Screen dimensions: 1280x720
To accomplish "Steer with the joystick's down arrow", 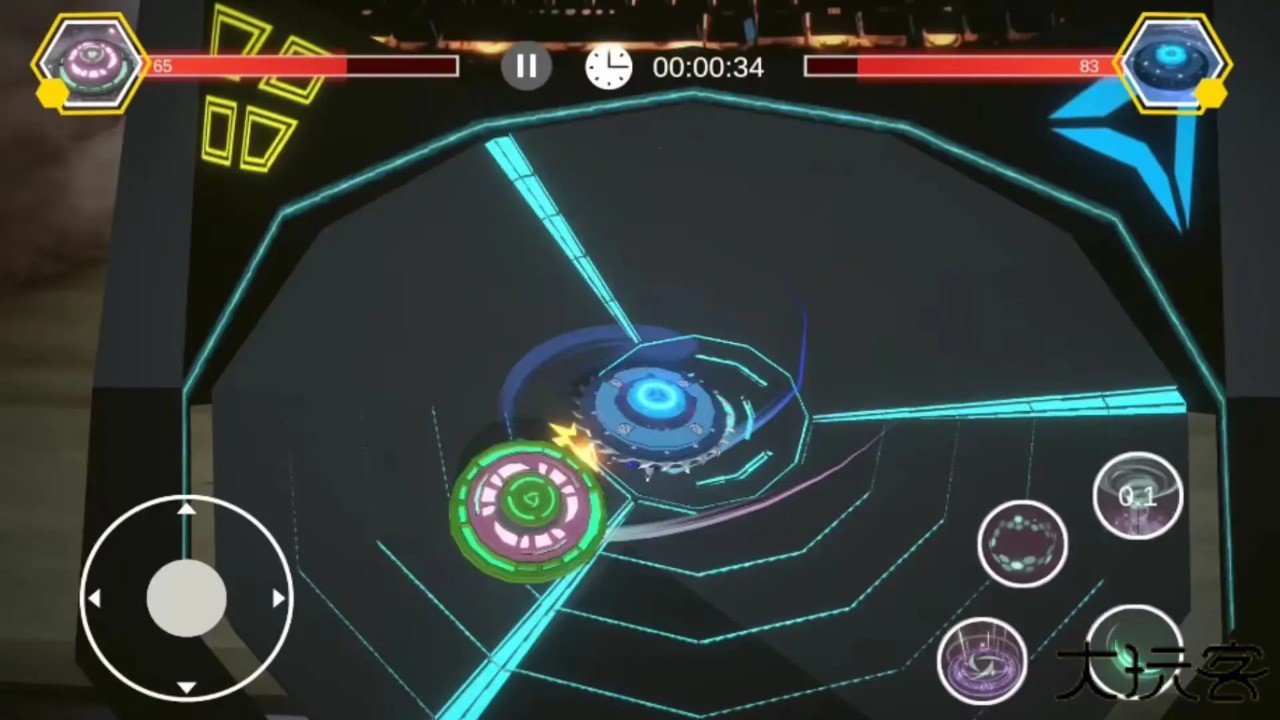I will pyautogui.click(x=186, y=687).
